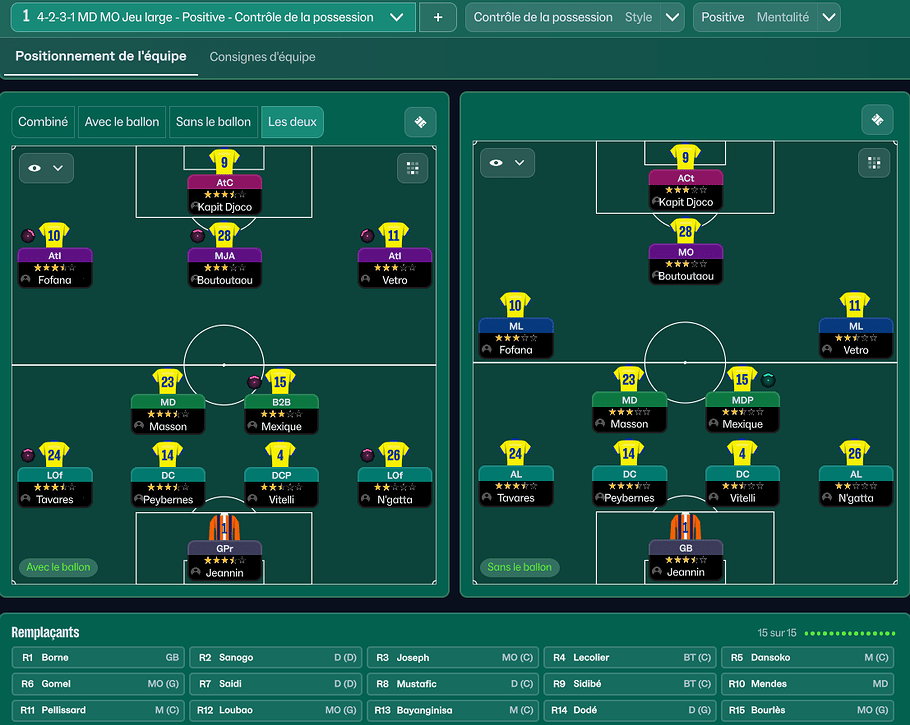Select the Positionnement de l'équipe tab

coord(101,57)
